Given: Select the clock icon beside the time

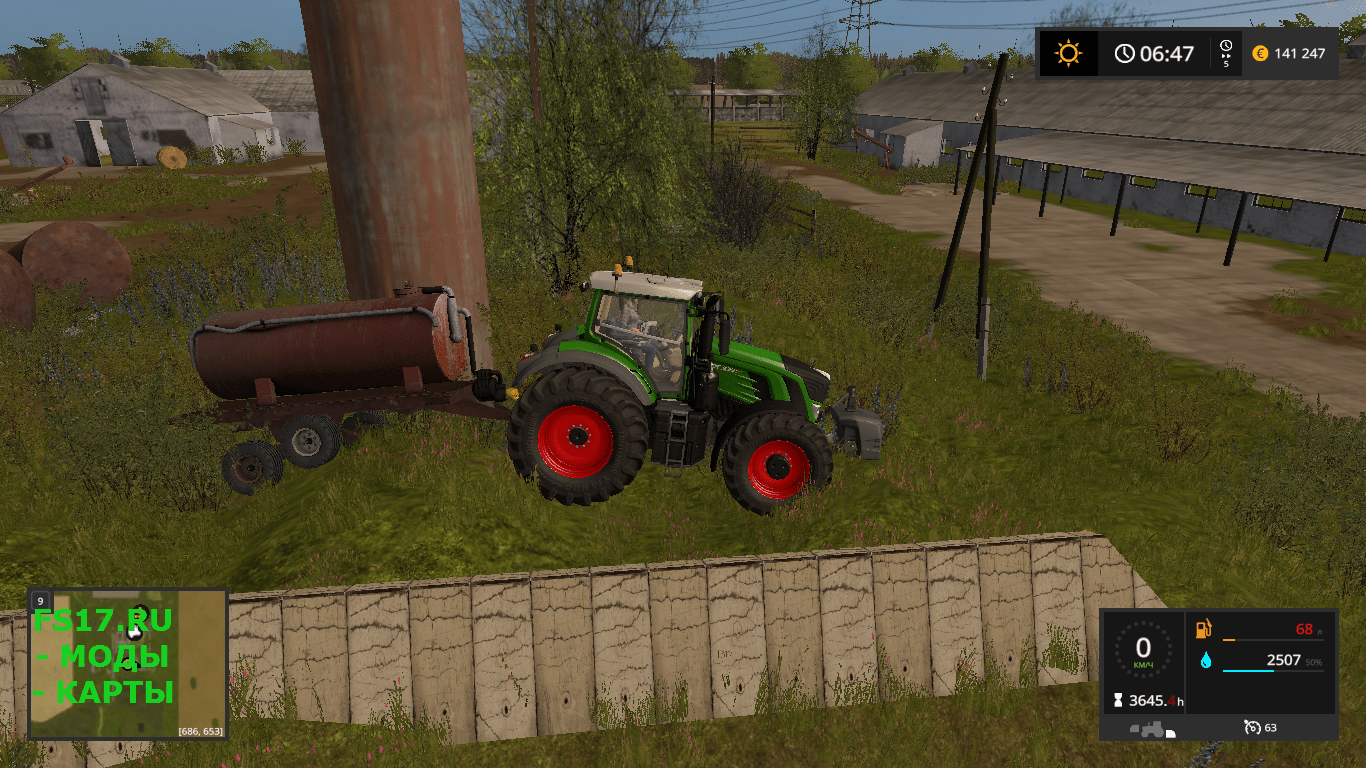Looking at the screenshot, I should pyautogui.click(x=1126, y=52).
